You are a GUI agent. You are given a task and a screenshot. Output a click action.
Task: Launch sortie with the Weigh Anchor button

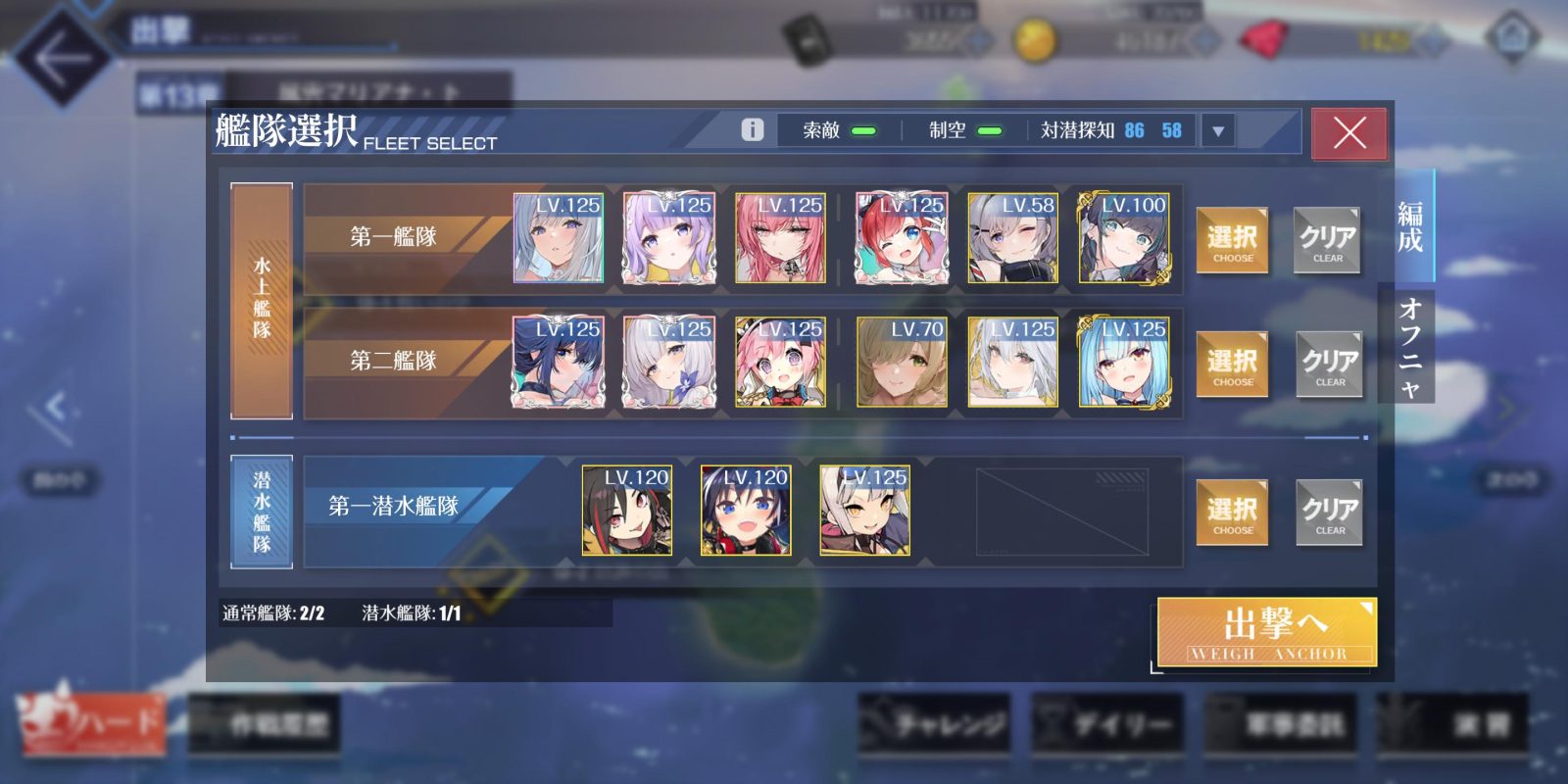click(x=1266, y=632)
